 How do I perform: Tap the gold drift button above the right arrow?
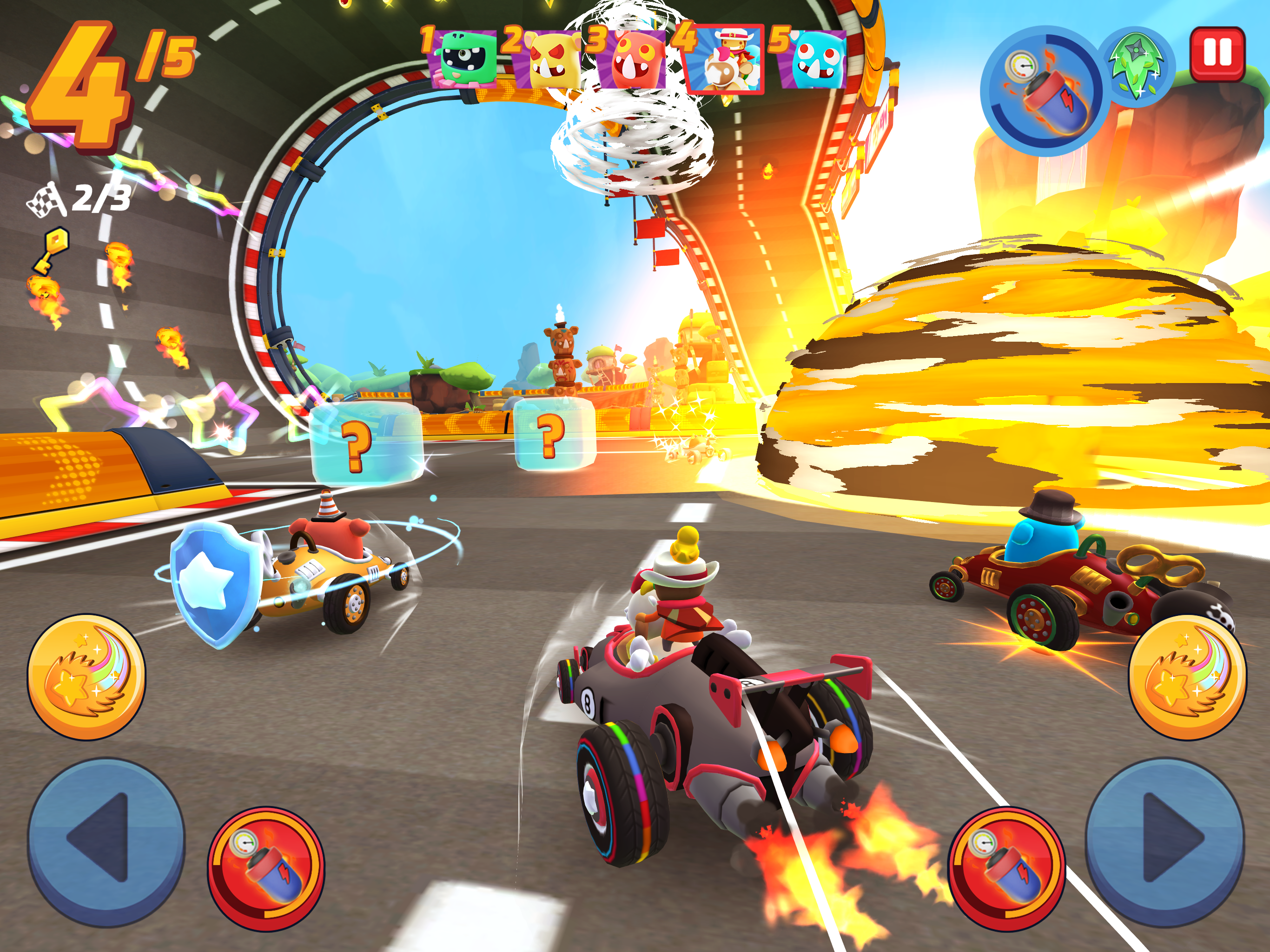(x=1187, y=678)
